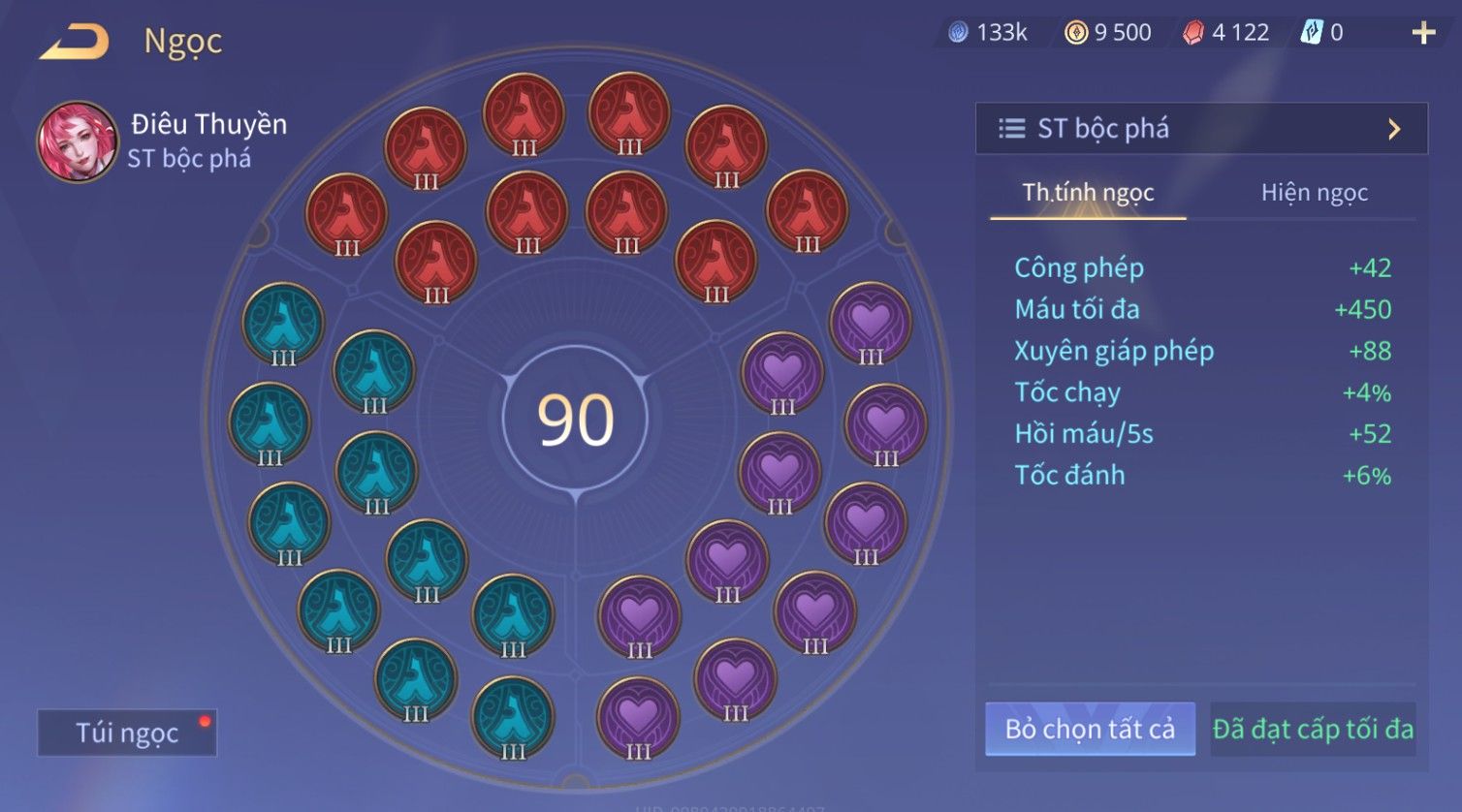The width and height of the screenshot is (1462, 812).
Task: Select Điêu Thuyền hero portrait
Action: pyautogui.click(x=78, y=141)
